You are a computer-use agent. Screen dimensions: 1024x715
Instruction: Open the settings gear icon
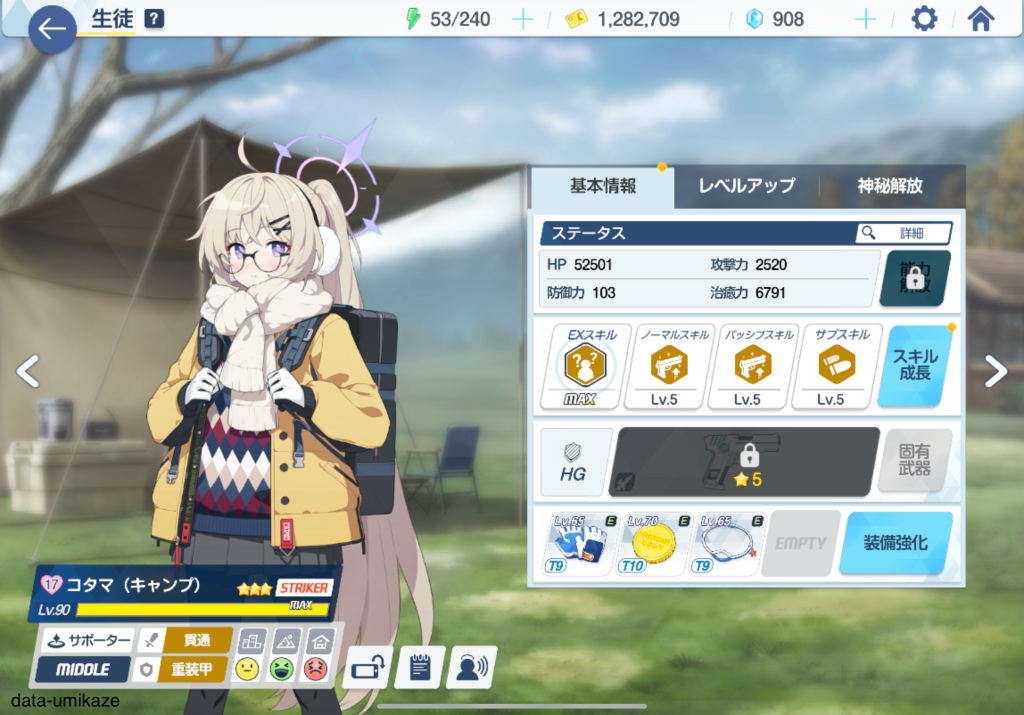point(925,19)
